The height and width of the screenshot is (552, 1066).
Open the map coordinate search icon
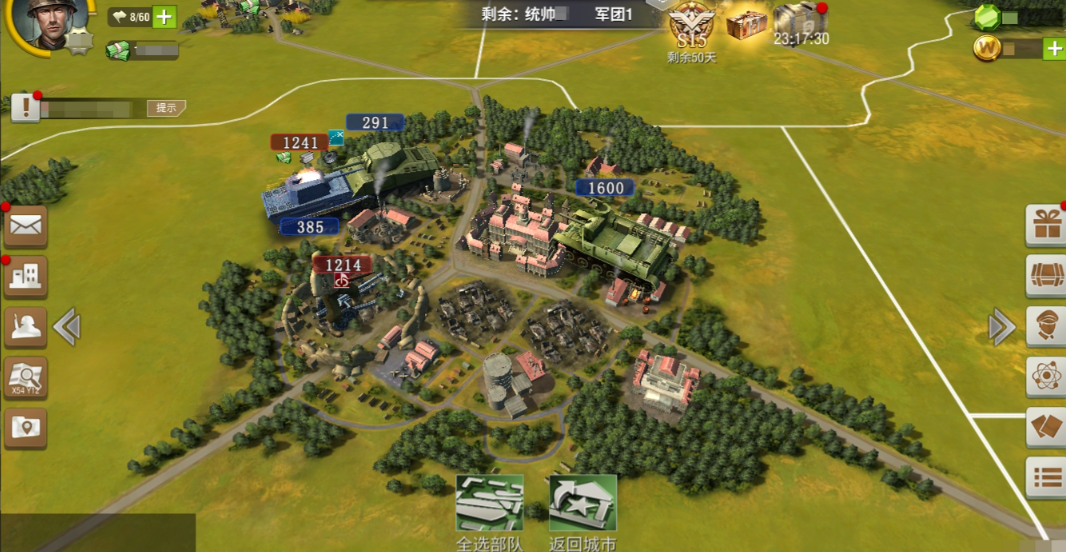click(x=25, y=377)
